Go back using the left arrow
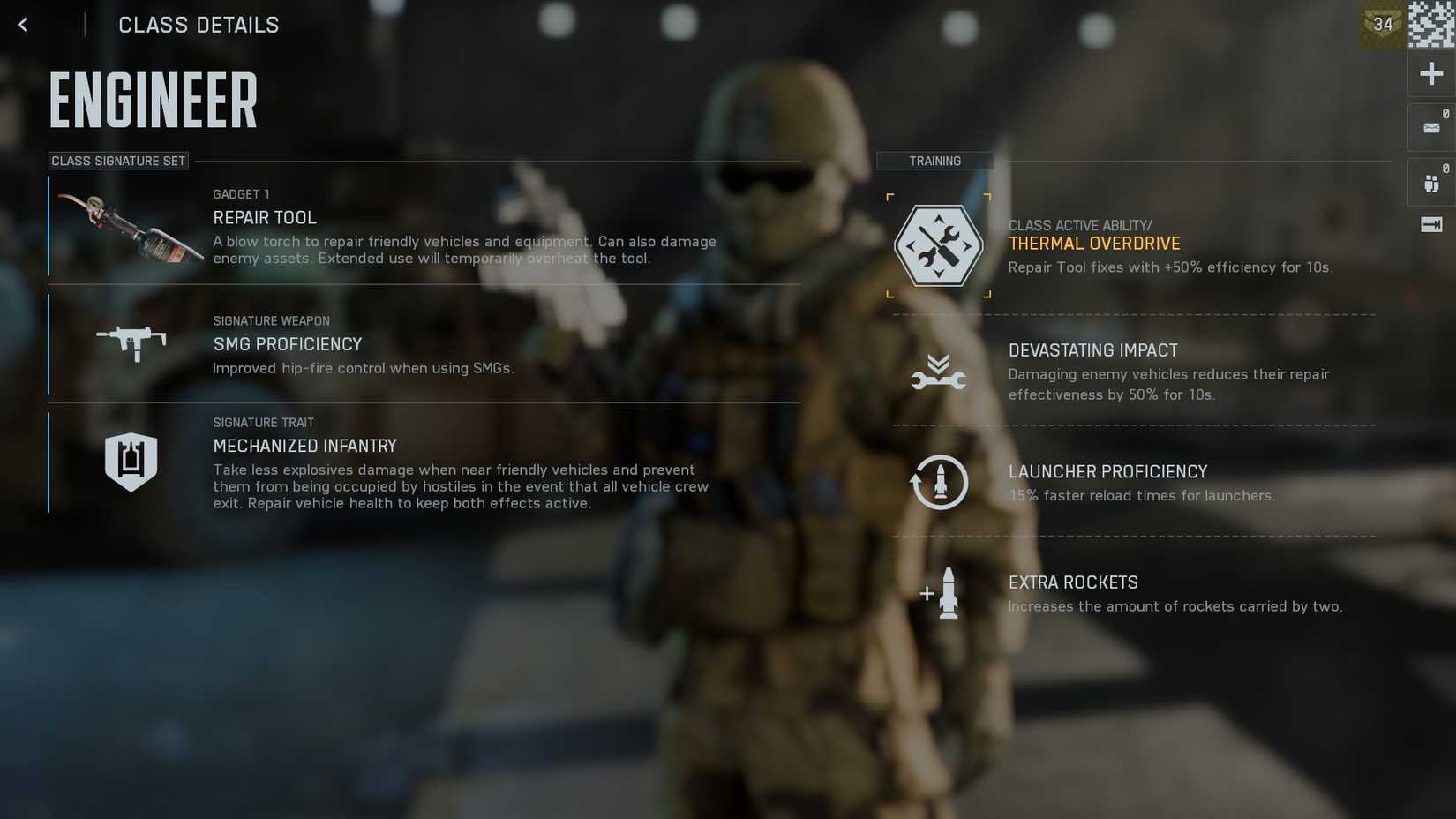Image resolution: width=1456 pixels, height=819 pixels. [x=22, y=24]
